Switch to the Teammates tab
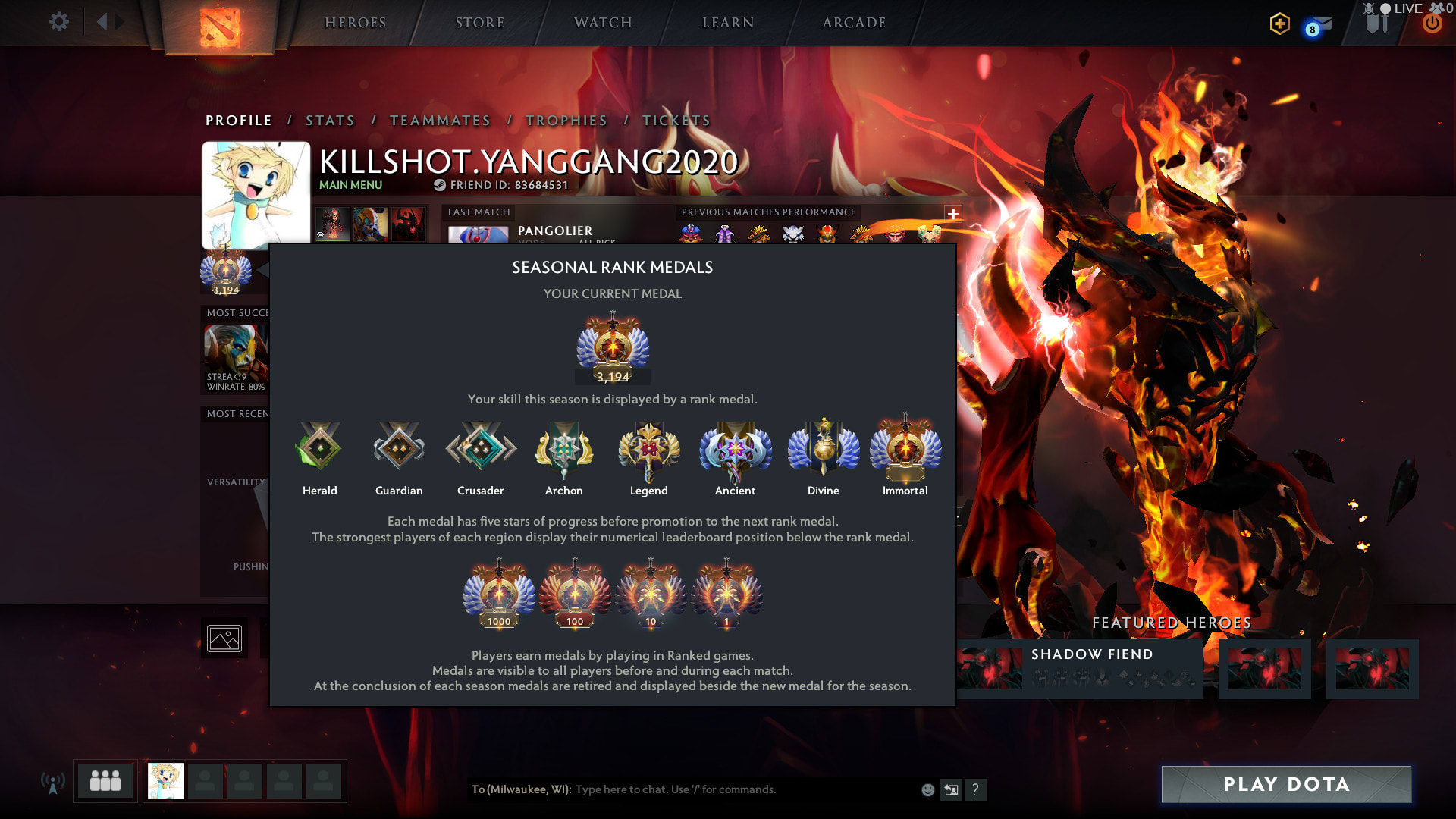This screenshot has width=1456, height=819. tap(440, 121)
